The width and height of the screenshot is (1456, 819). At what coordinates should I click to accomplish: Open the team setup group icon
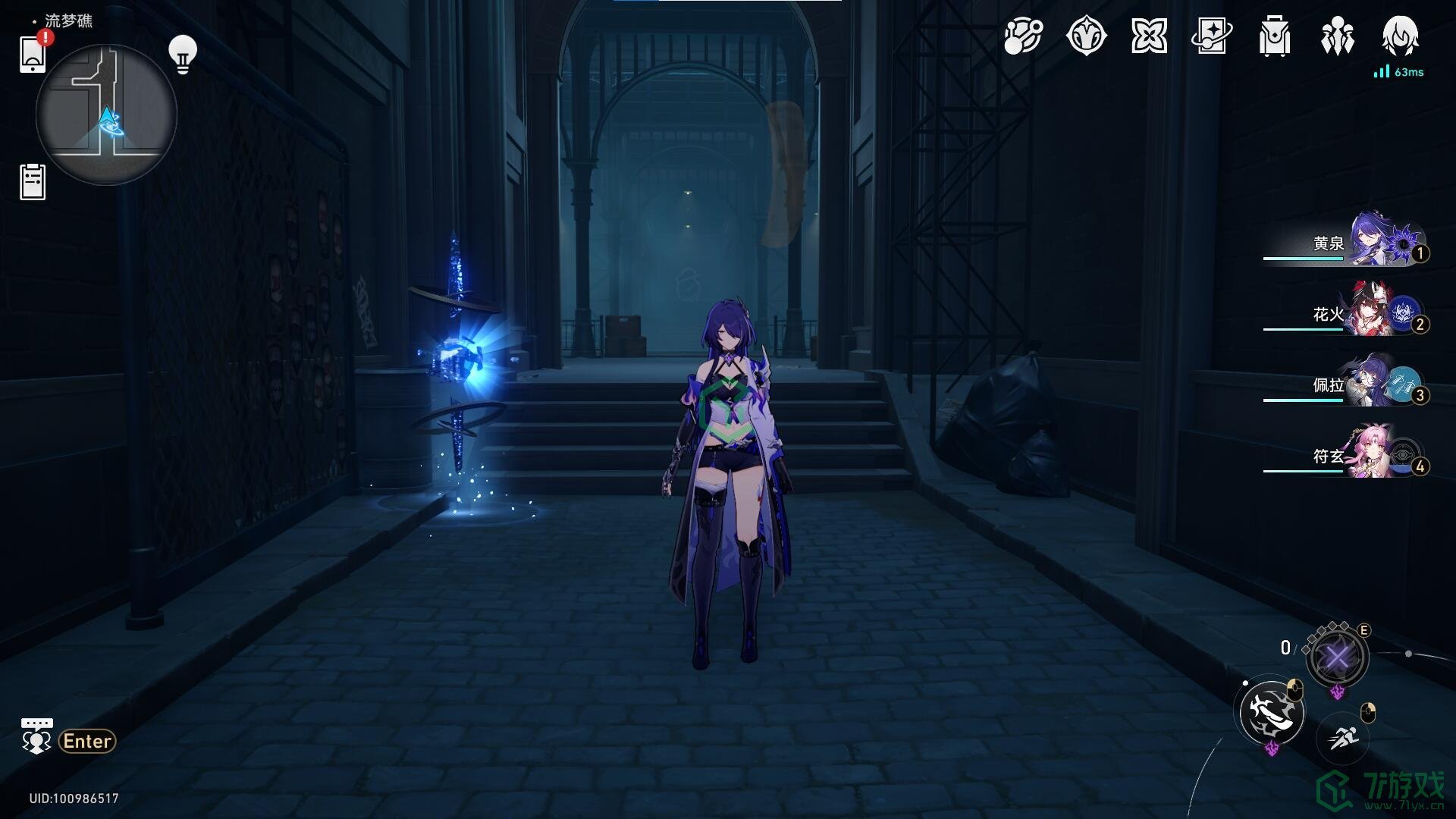click(x=1337, y=36)
